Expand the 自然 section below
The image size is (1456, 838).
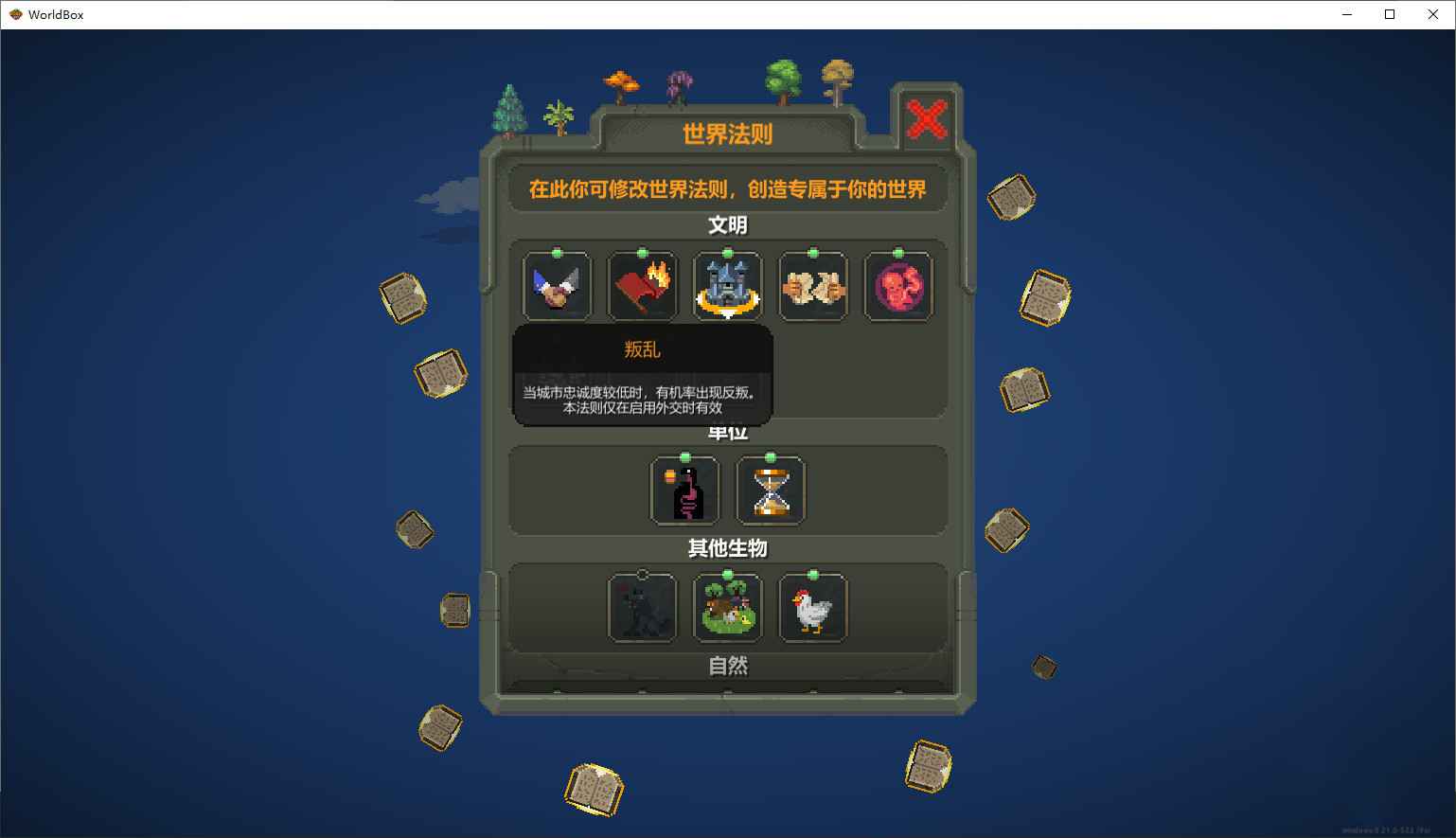pos(726,667)
